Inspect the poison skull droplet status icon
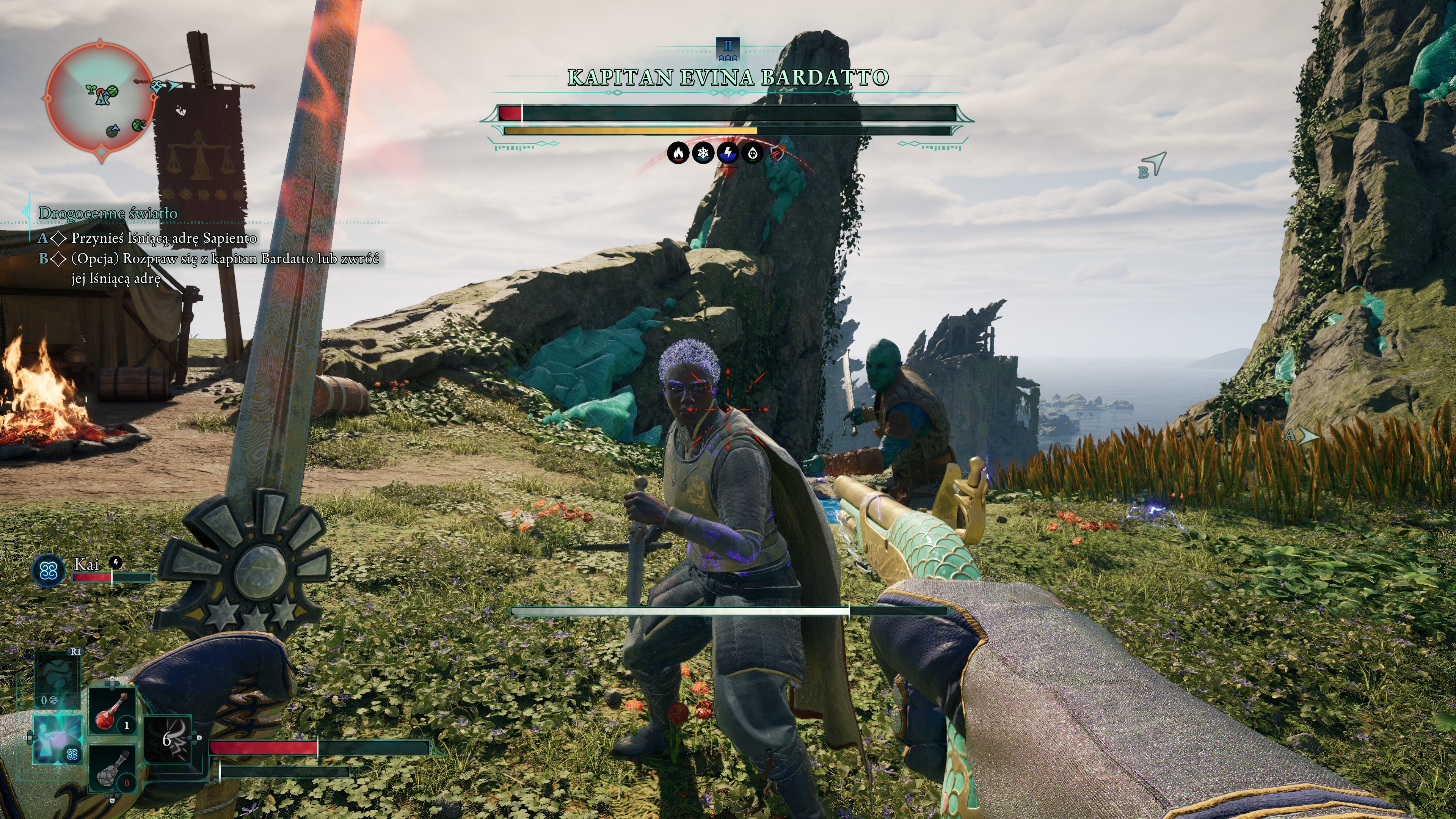The image size is (1456, 819). point(752,153)
